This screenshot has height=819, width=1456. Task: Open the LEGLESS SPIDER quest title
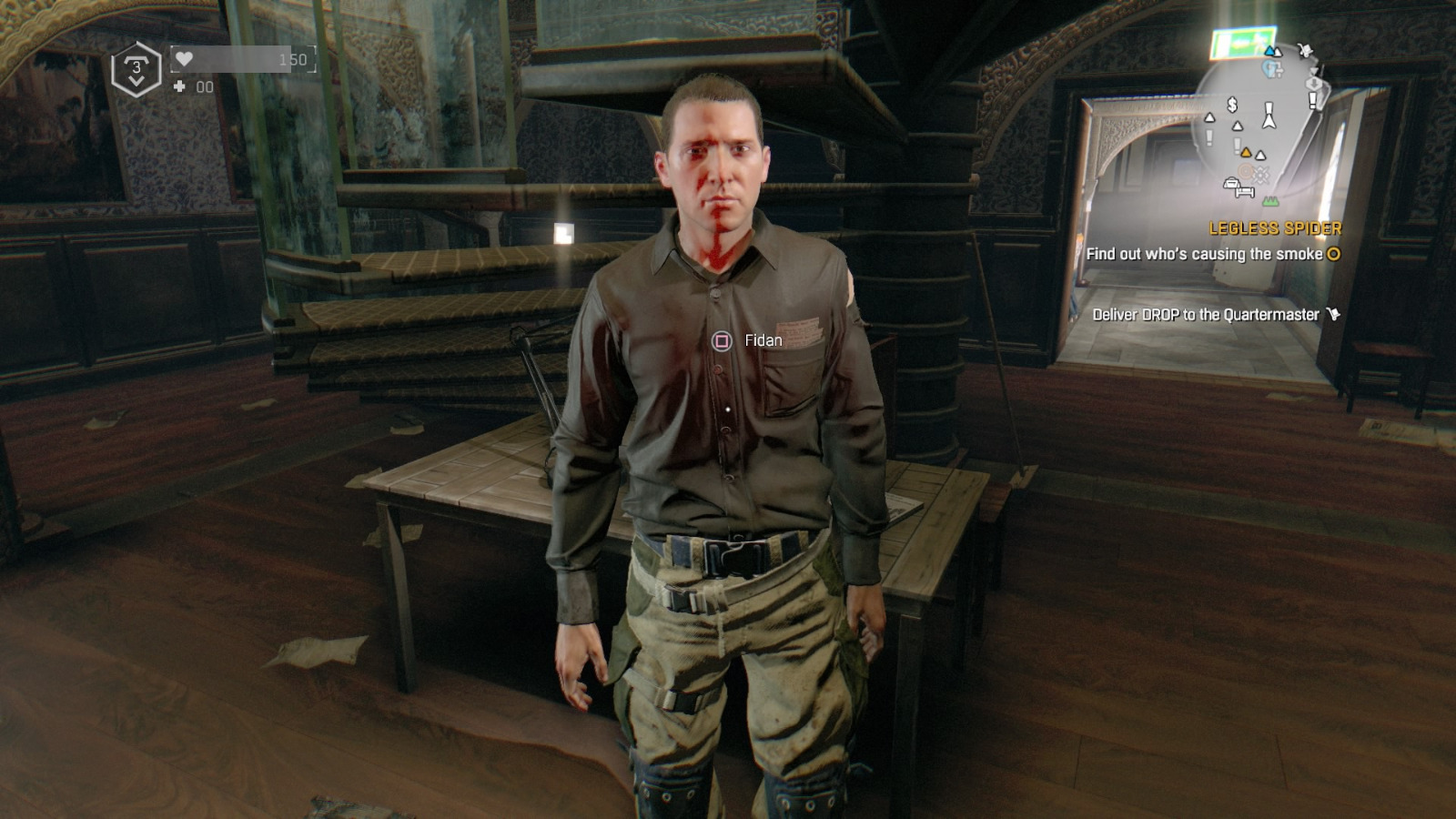click(x=1278, y=228)
